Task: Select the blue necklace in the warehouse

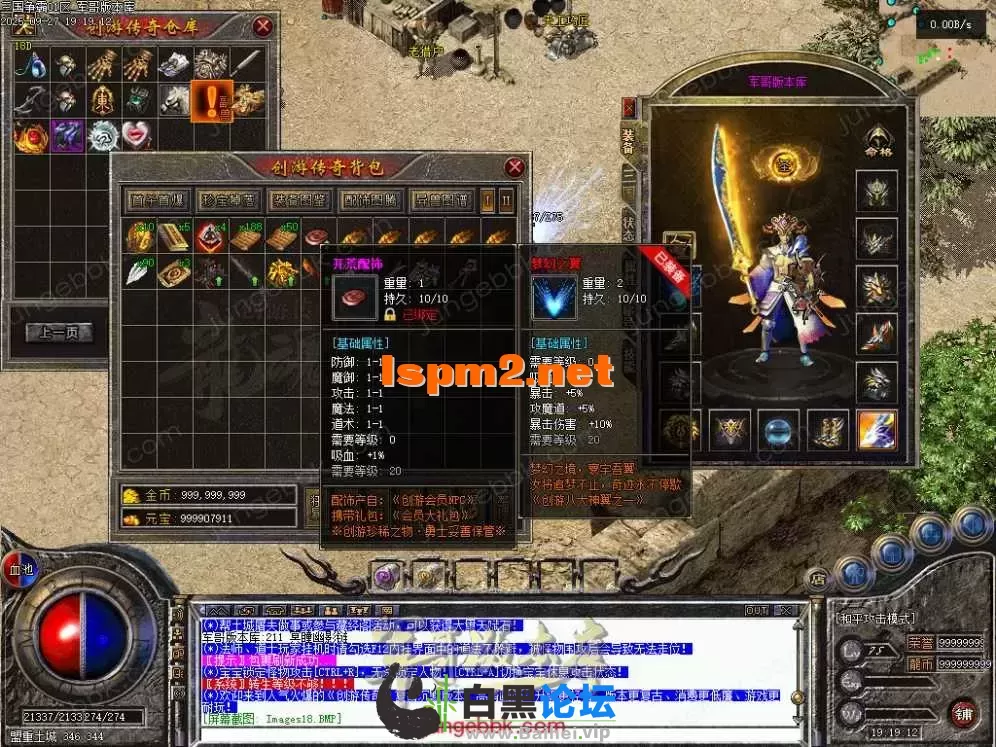Action: point(32,66)
